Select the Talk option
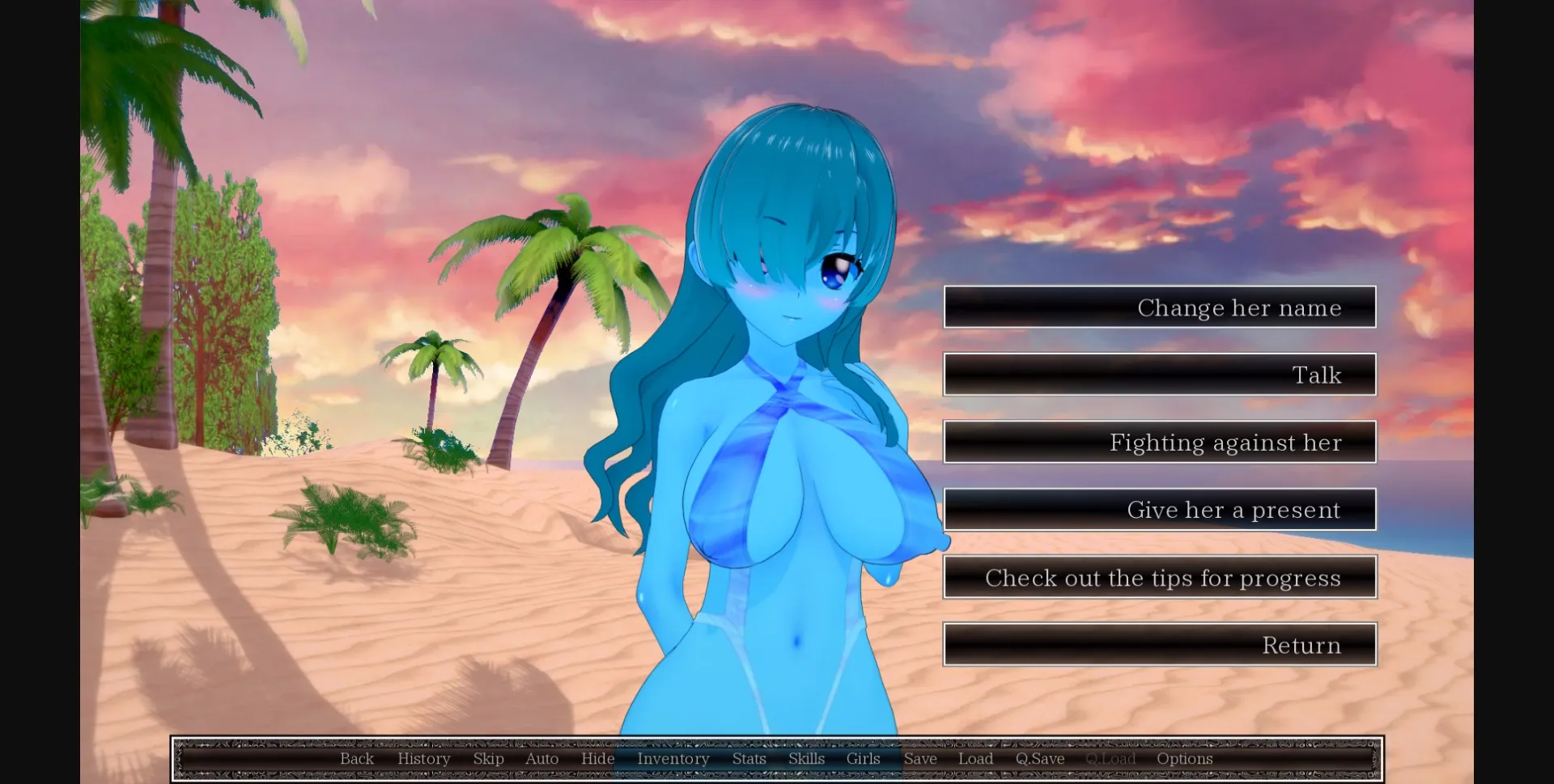Image resolution: width=1554 pixels, height=784 pixels. pos(1160,375)
